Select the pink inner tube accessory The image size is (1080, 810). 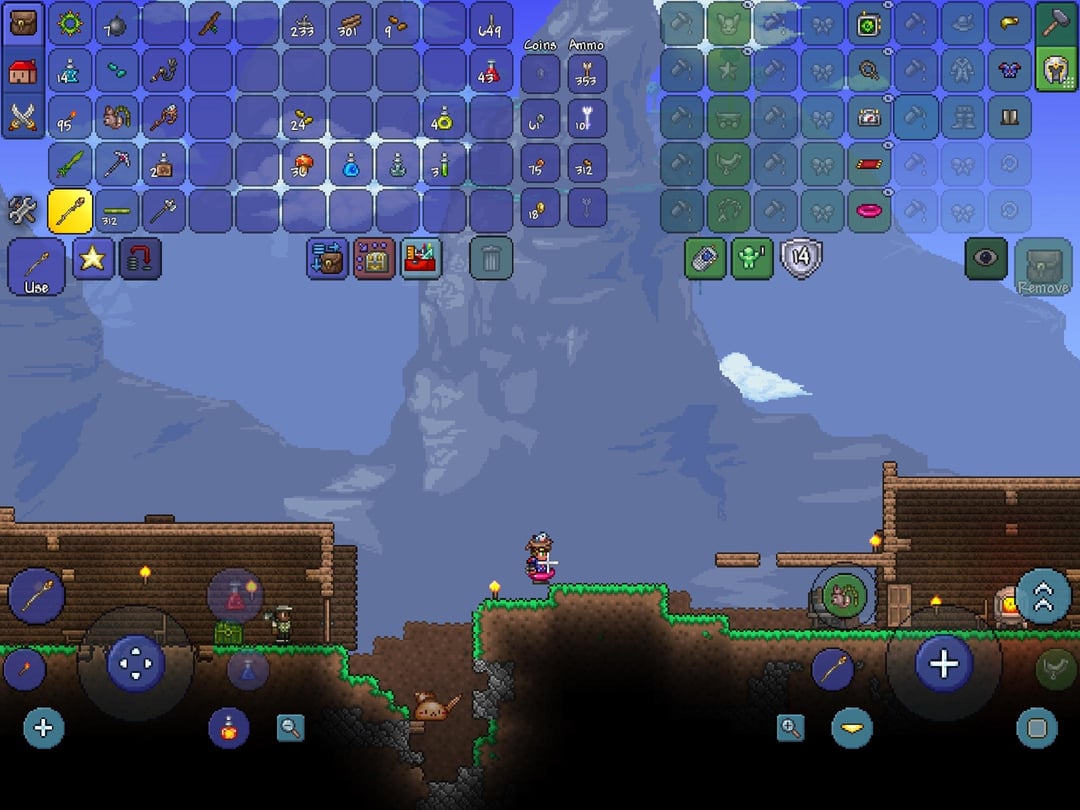pyautogui.click(x=868, y=210)
